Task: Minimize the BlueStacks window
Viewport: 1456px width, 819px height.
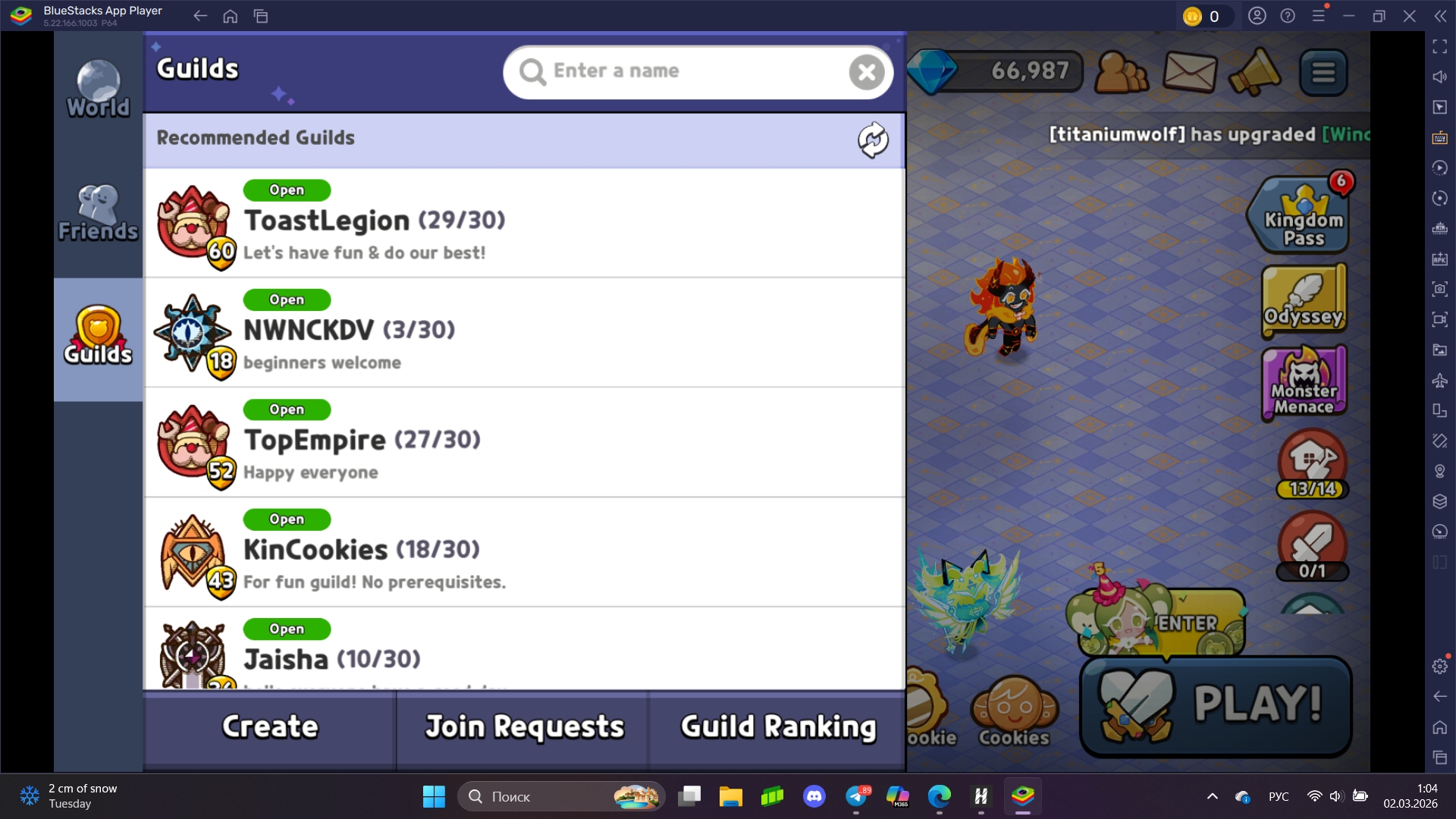Action: (x=1348, y=16)
